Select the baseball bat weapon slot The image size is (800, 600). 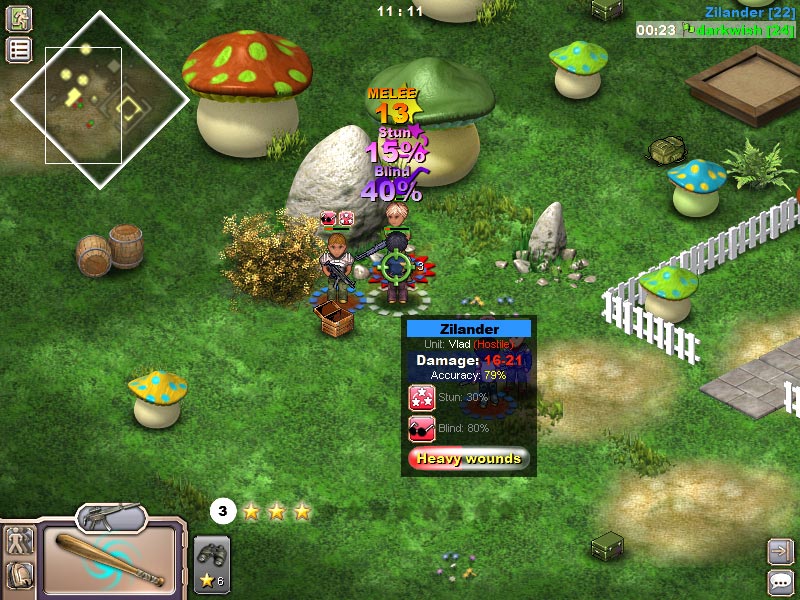coord(110,558)
